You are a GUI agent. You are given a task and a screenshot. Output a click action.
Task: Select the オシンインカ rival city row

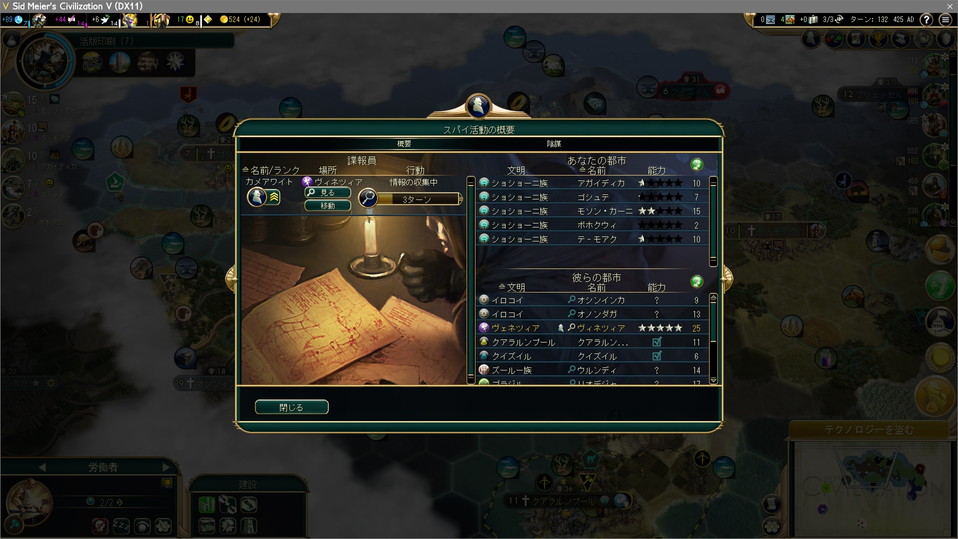(592, 299)
